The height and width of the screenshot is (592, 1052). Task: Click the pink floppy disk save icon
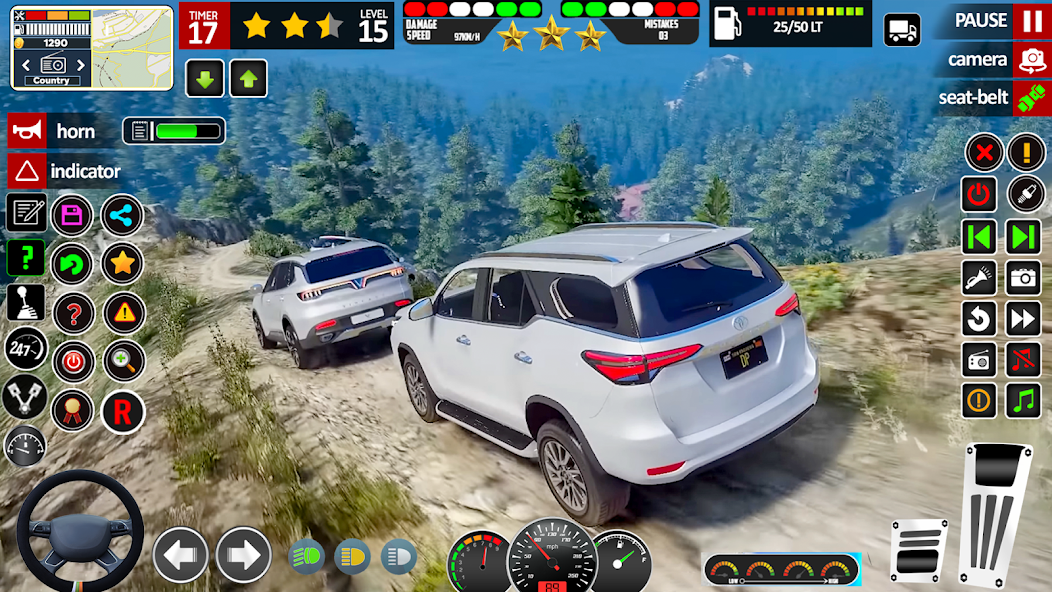pos(72,214)
